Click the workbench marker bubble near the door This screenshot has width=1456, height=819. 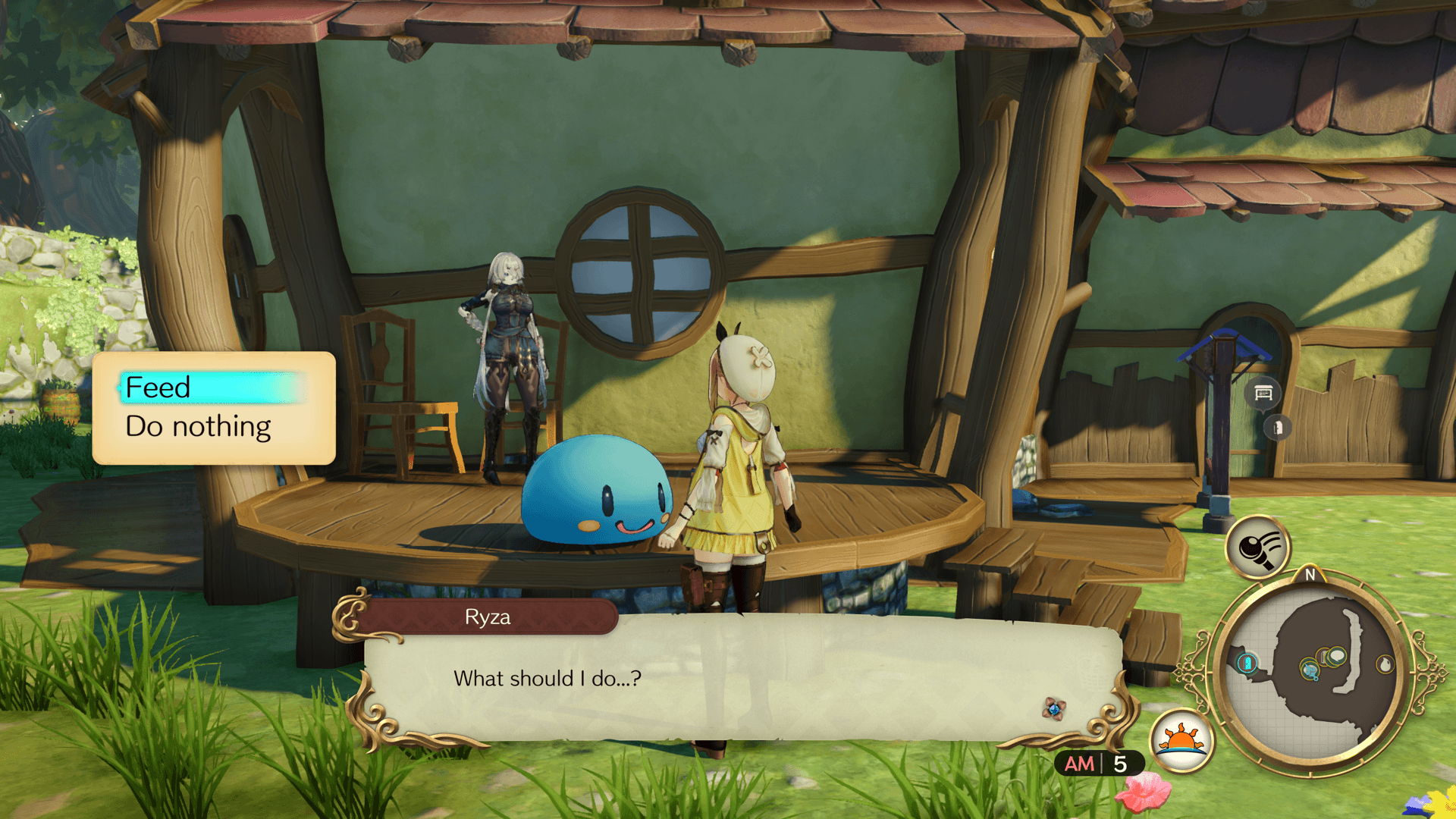coord(1263,393)
